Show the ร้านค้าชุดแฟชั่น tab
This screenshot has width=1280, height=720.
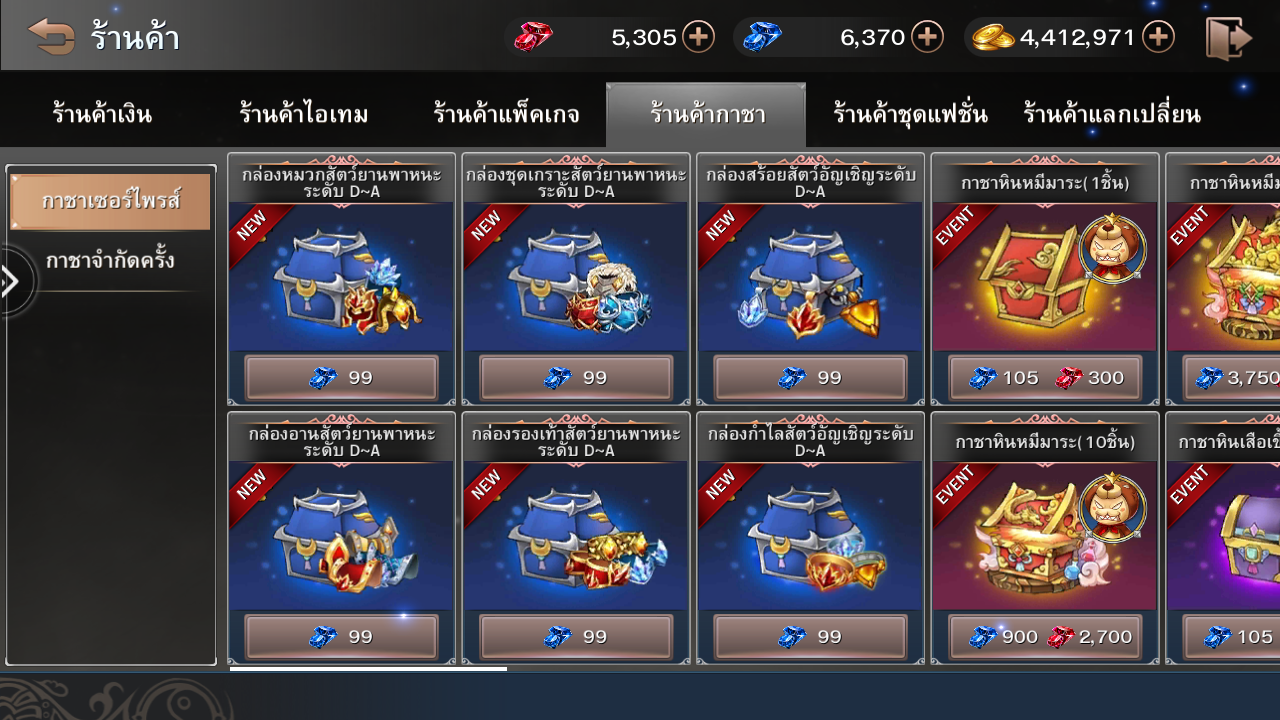point(910,114)
